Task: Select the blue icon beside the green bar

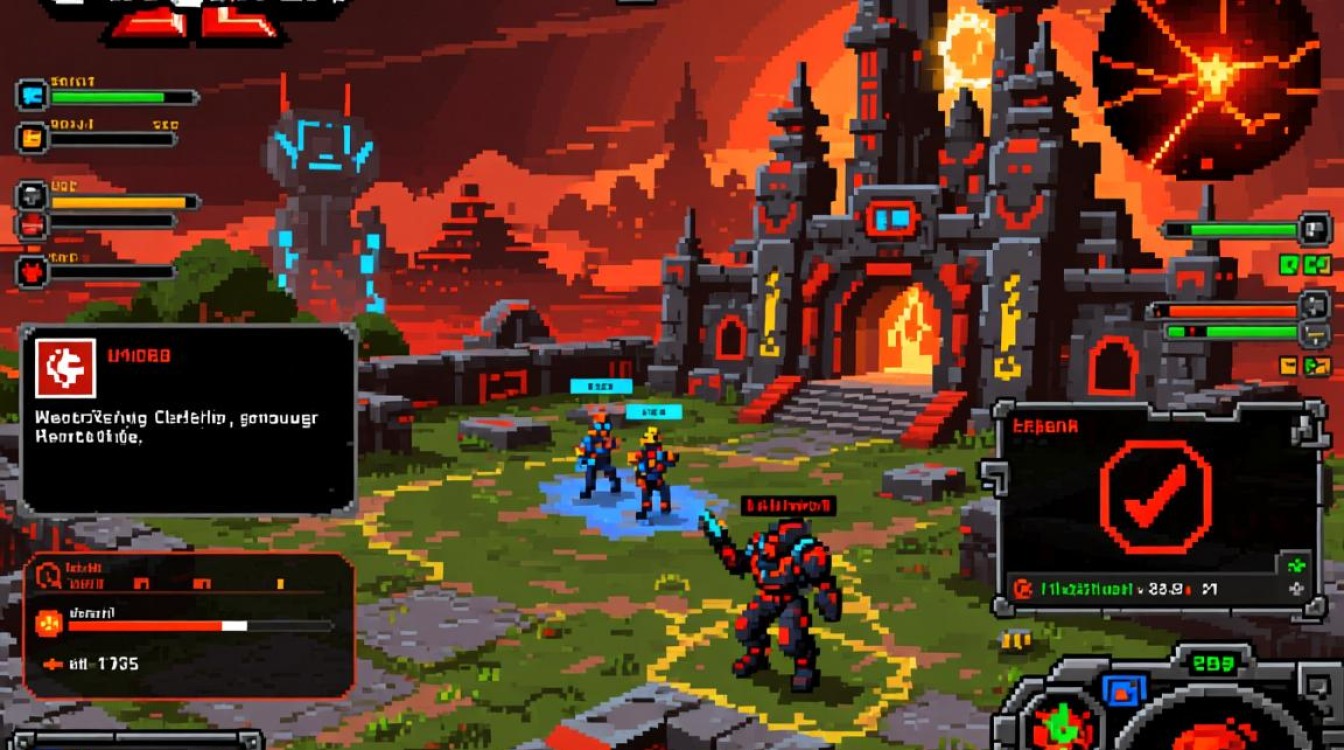Action: coord(31,96)
